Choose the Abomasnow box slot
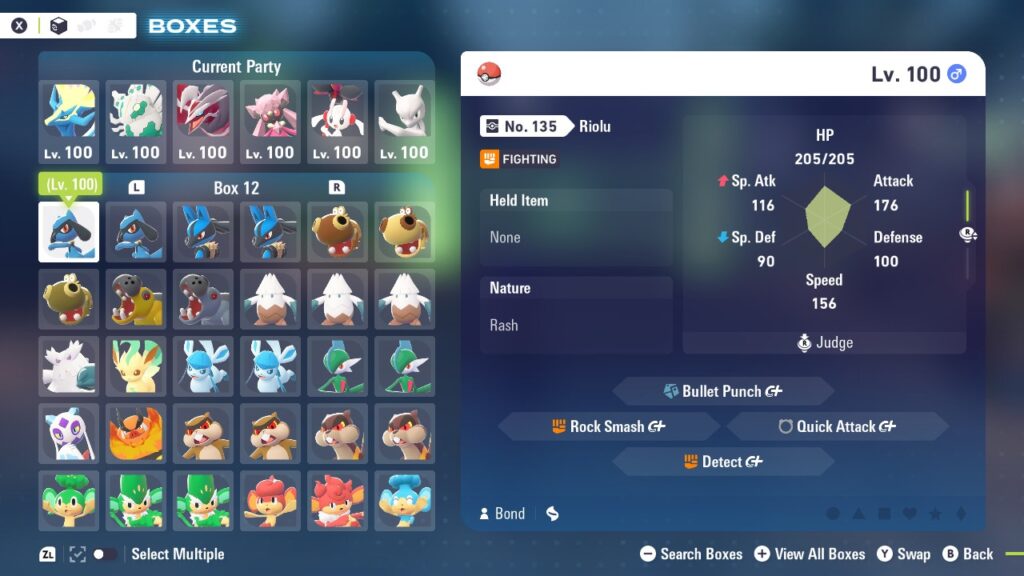This screenshot has height=576, width=1024. coord(69,366)
